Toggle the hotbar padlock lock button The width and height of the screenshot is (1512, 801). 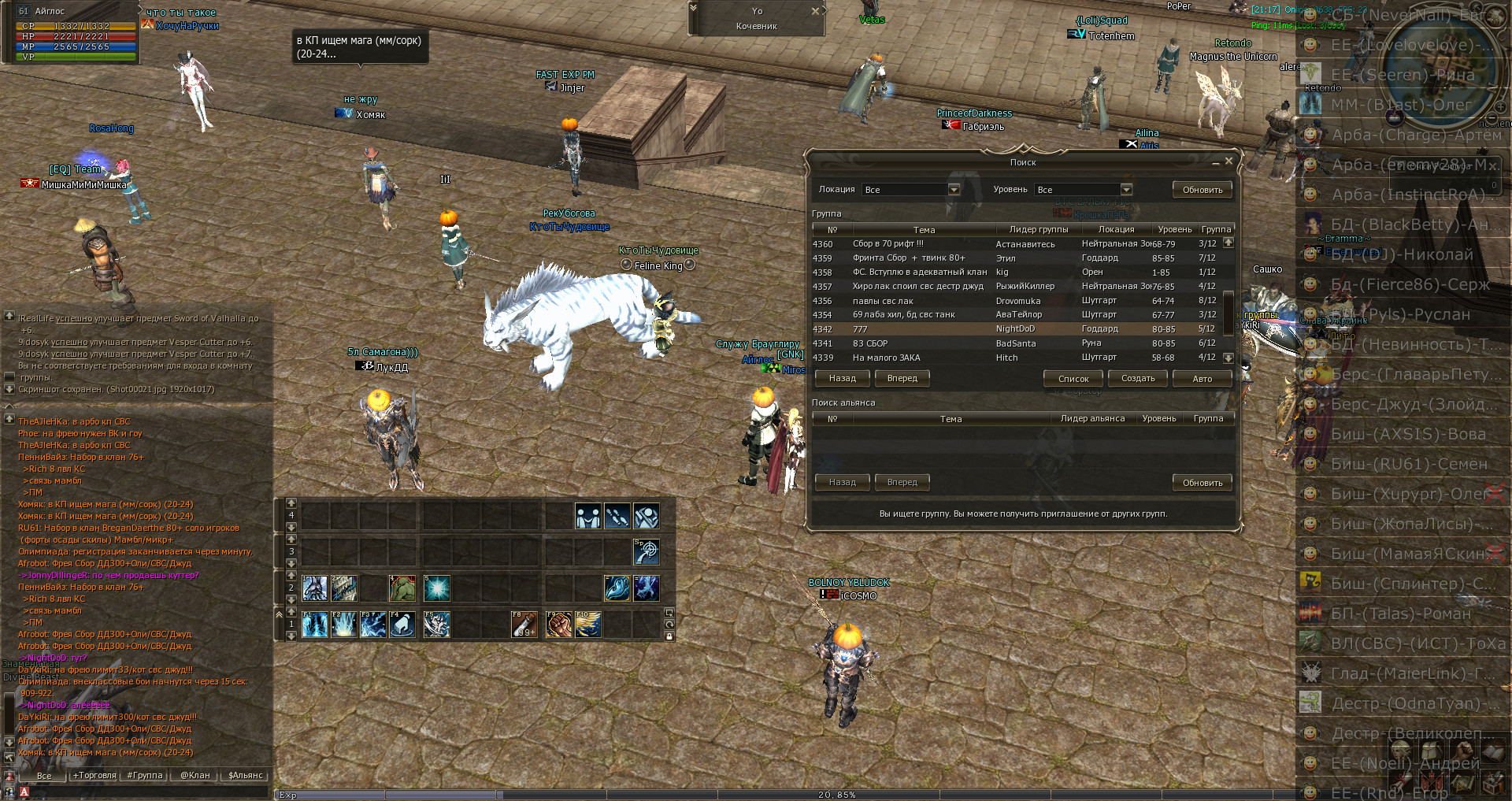point(669,636)
